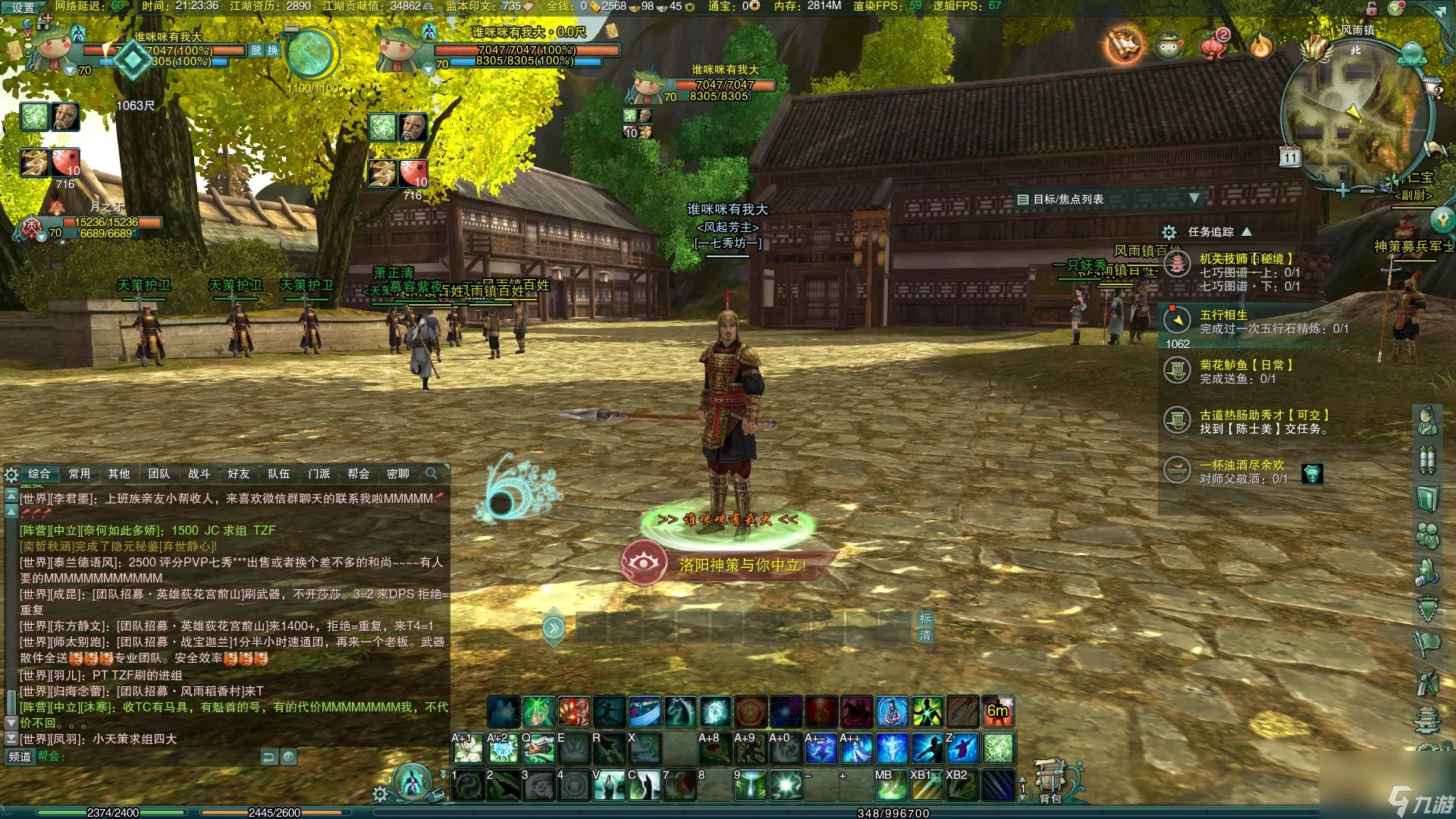Expand the 目标/焦点列表 dropdown
The height and width of the screenshot is (819, 1456).
tap(1194, 199)
